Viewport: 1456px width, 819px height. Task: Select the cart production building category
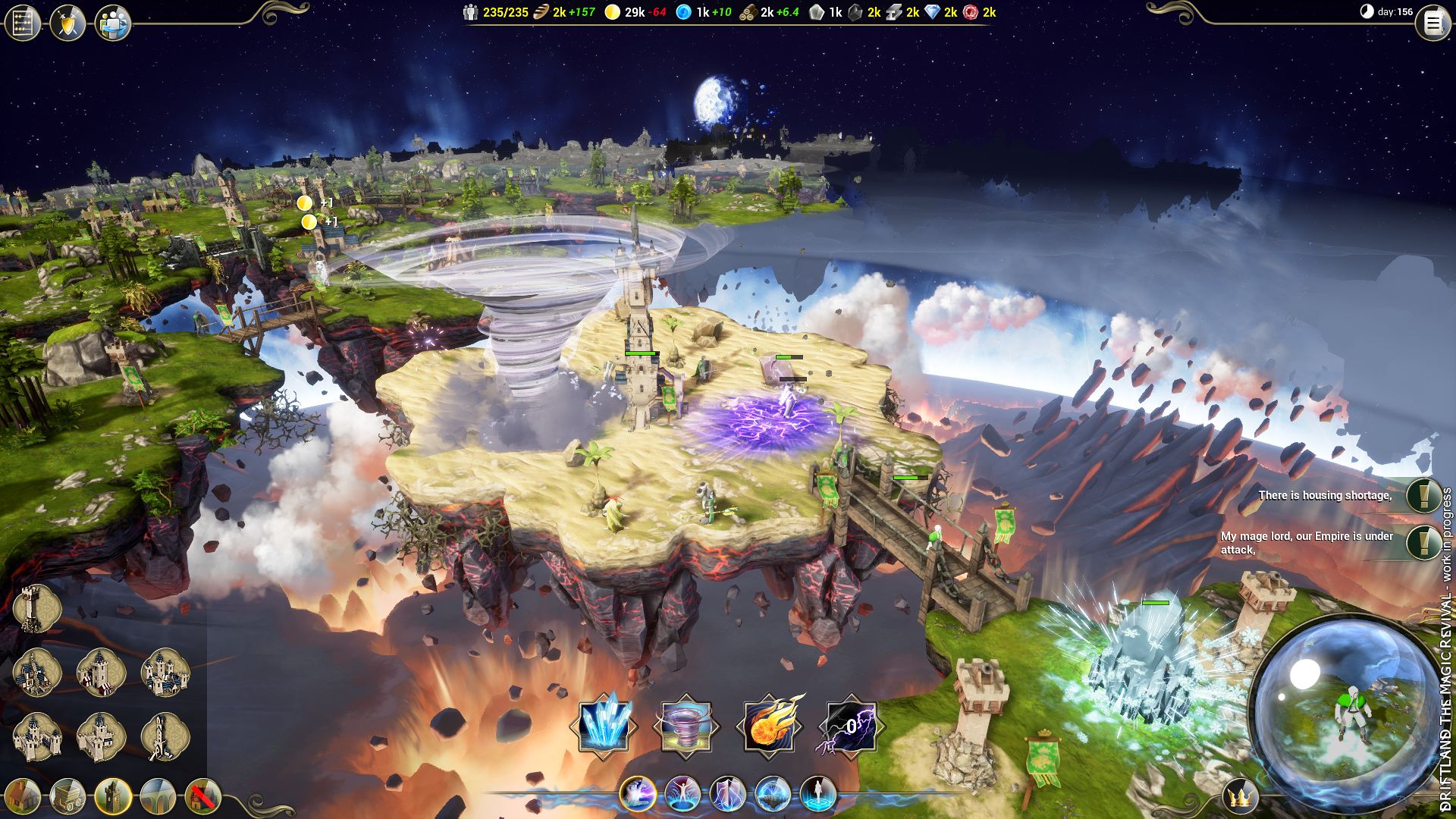67,796
